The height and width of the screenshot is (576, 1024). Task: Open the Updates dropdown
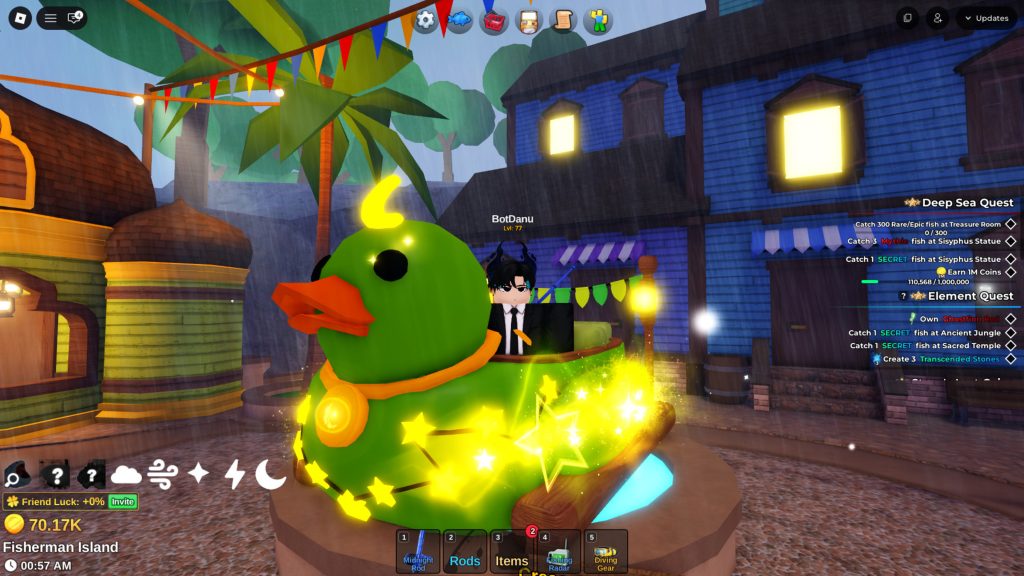986,18
